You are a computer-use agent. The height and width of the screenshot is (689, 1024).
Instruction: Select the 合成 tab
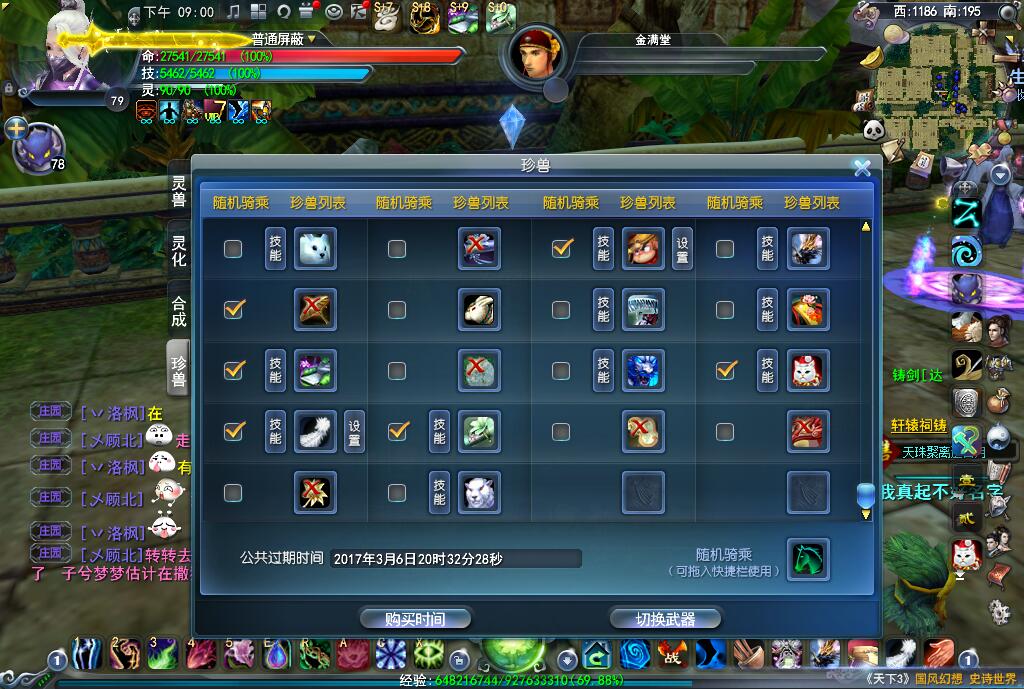tap(178, 311)
